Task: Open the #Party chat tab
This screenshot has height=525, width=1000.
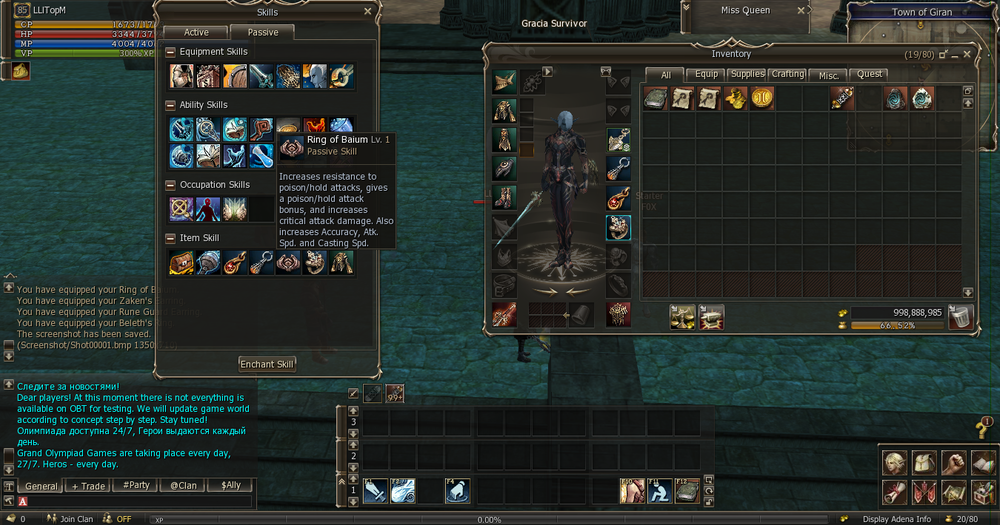Action: [x=135, y=486]
